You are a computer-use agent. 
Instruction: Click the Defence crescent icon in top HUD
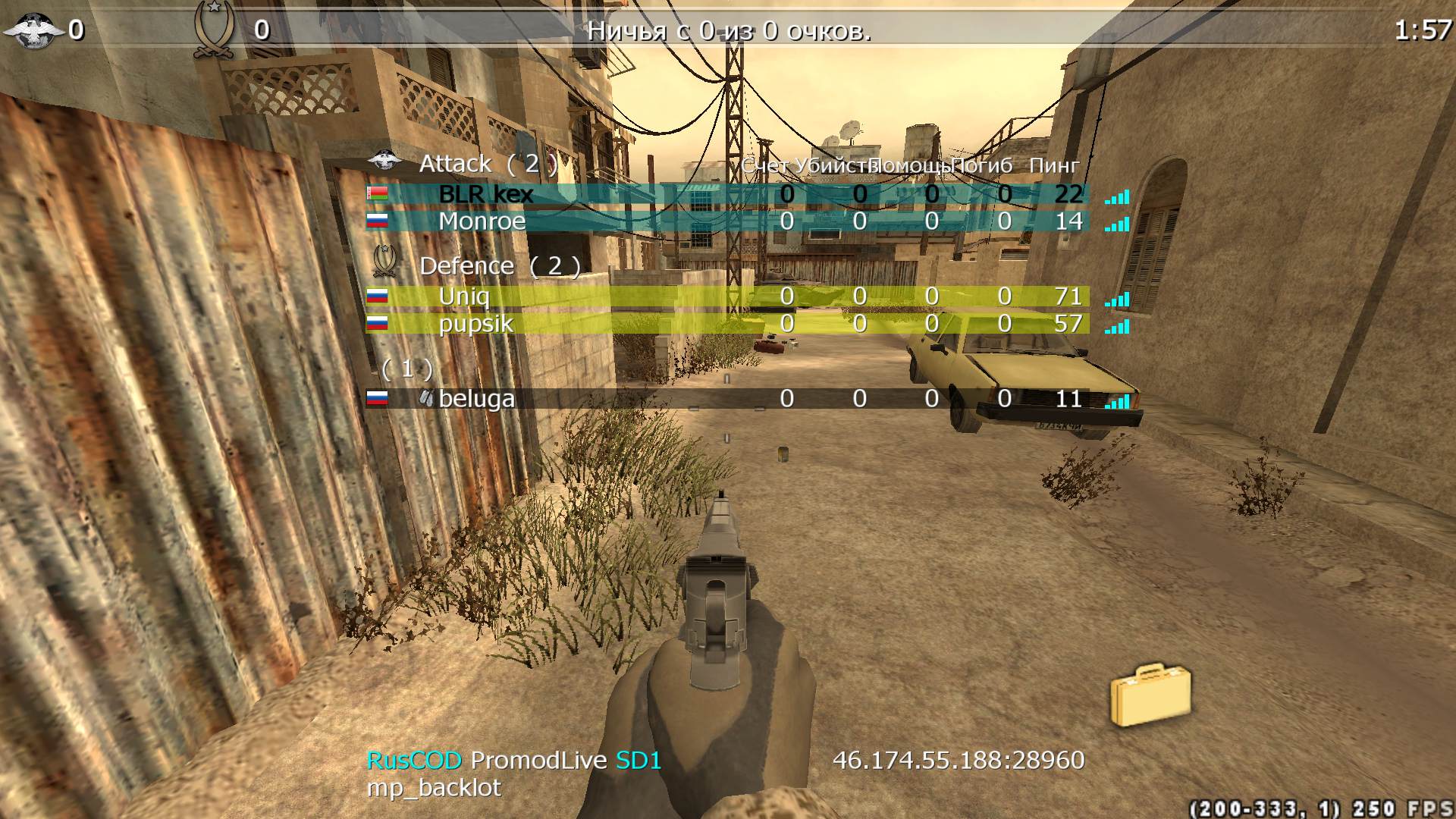click(215, 20)
